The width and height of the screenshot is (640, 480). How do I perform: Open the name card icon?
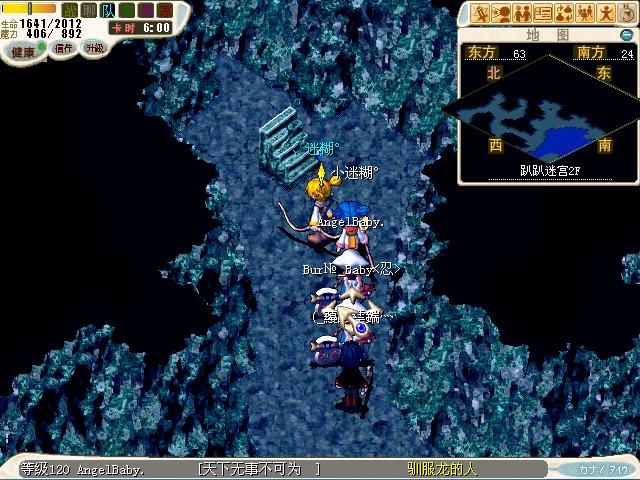point(543,13)
